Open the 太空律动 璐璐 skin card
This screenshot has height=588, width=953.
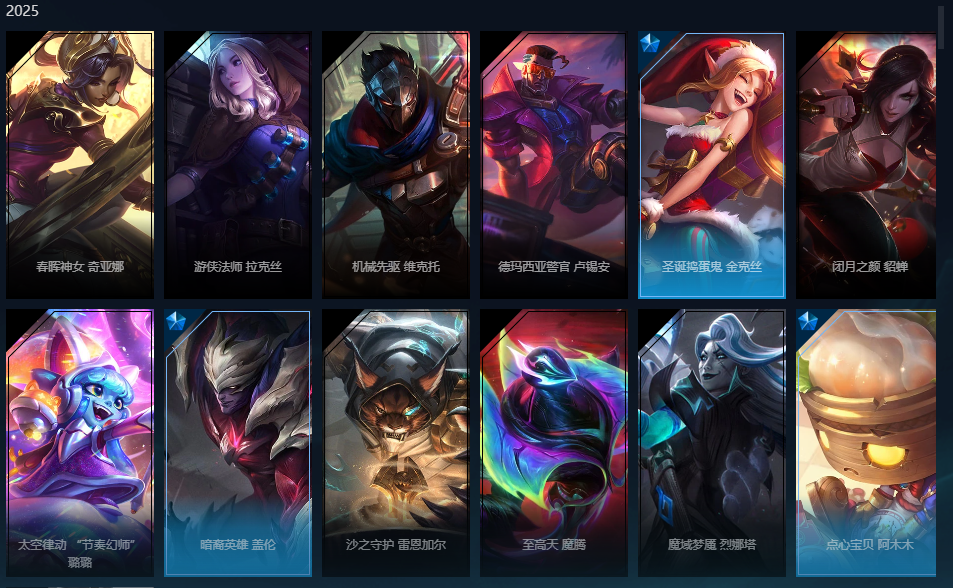[x=80, y=442]
